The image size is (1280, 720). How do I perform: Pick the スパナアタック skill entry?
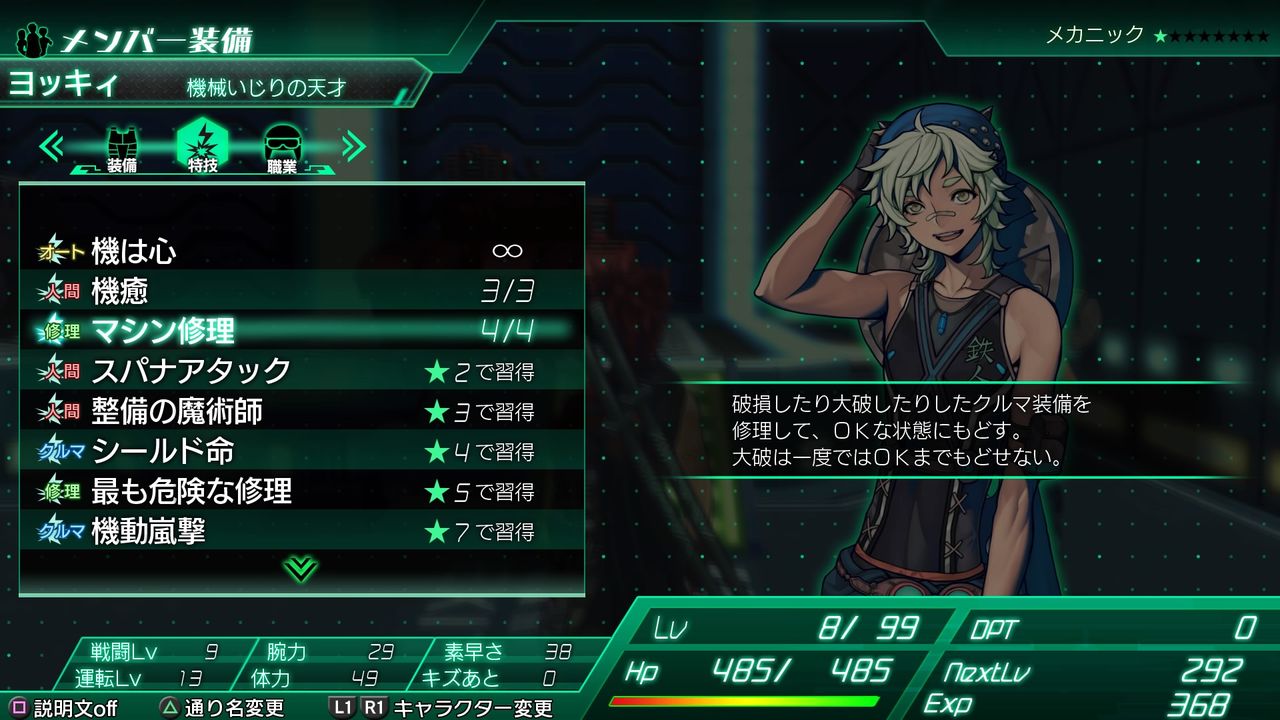[x=300, y=371]
